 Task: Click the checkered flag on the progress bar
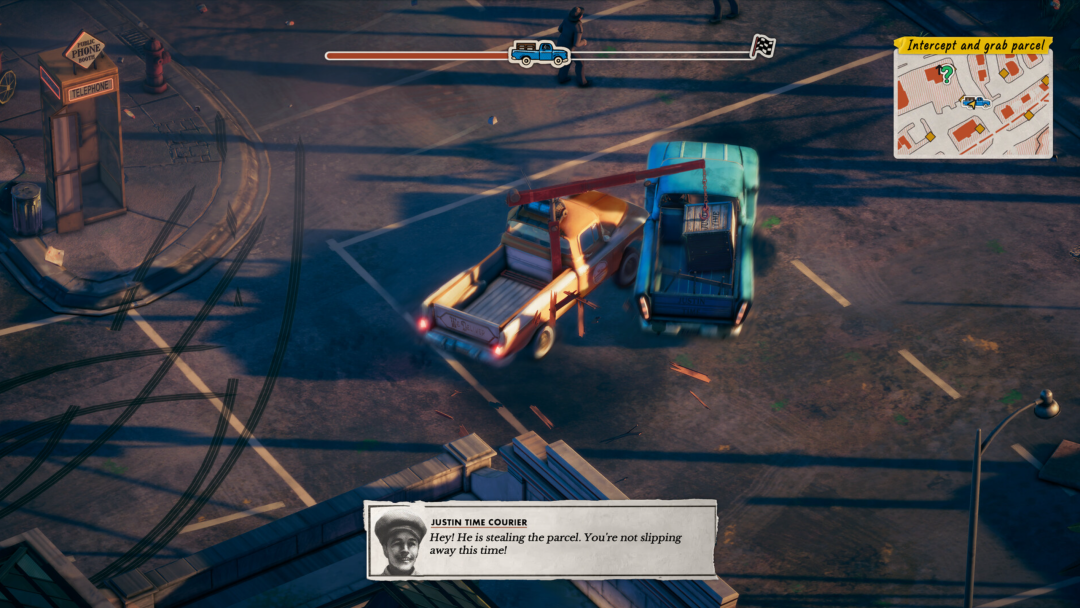763,46
